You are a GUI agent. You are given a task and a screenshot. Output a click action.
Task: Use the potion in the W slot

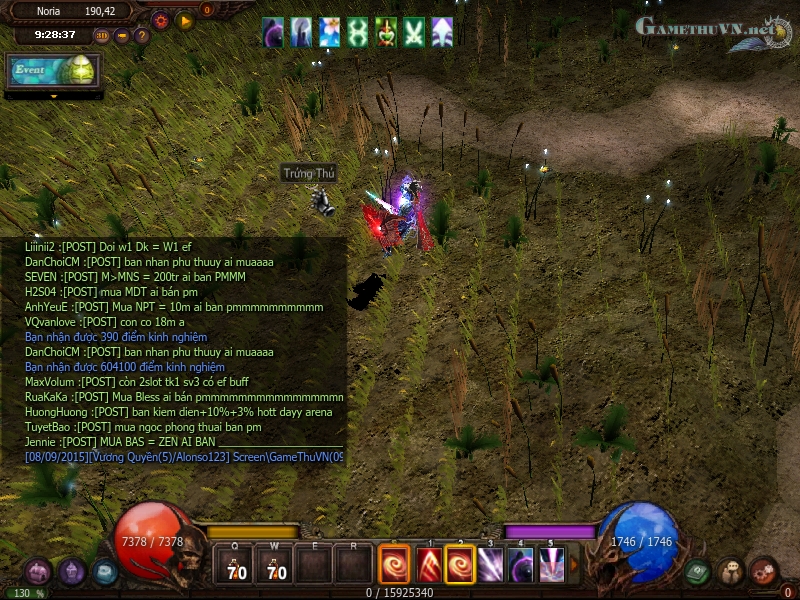pos(274,565)
